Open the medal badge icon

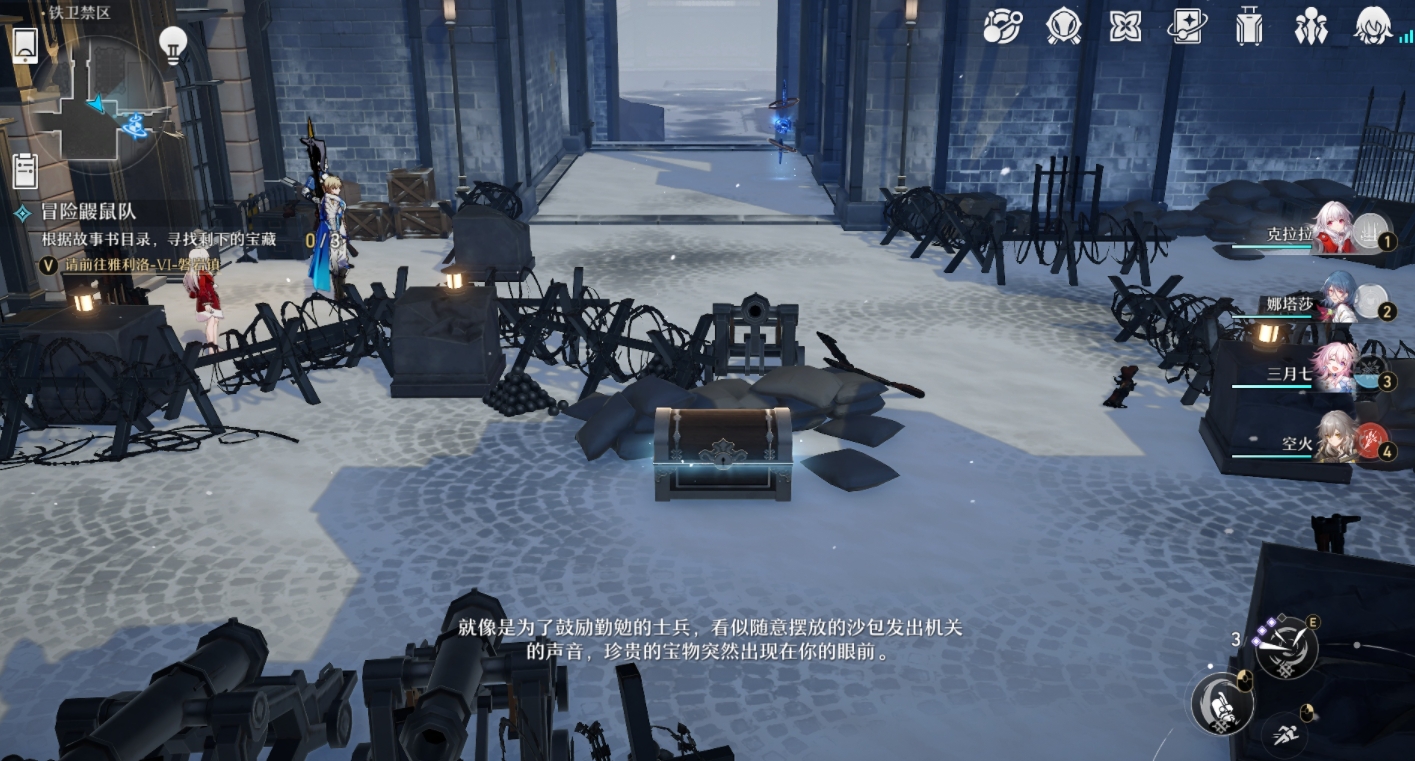pyautogui.click(x=1063, y=25)
